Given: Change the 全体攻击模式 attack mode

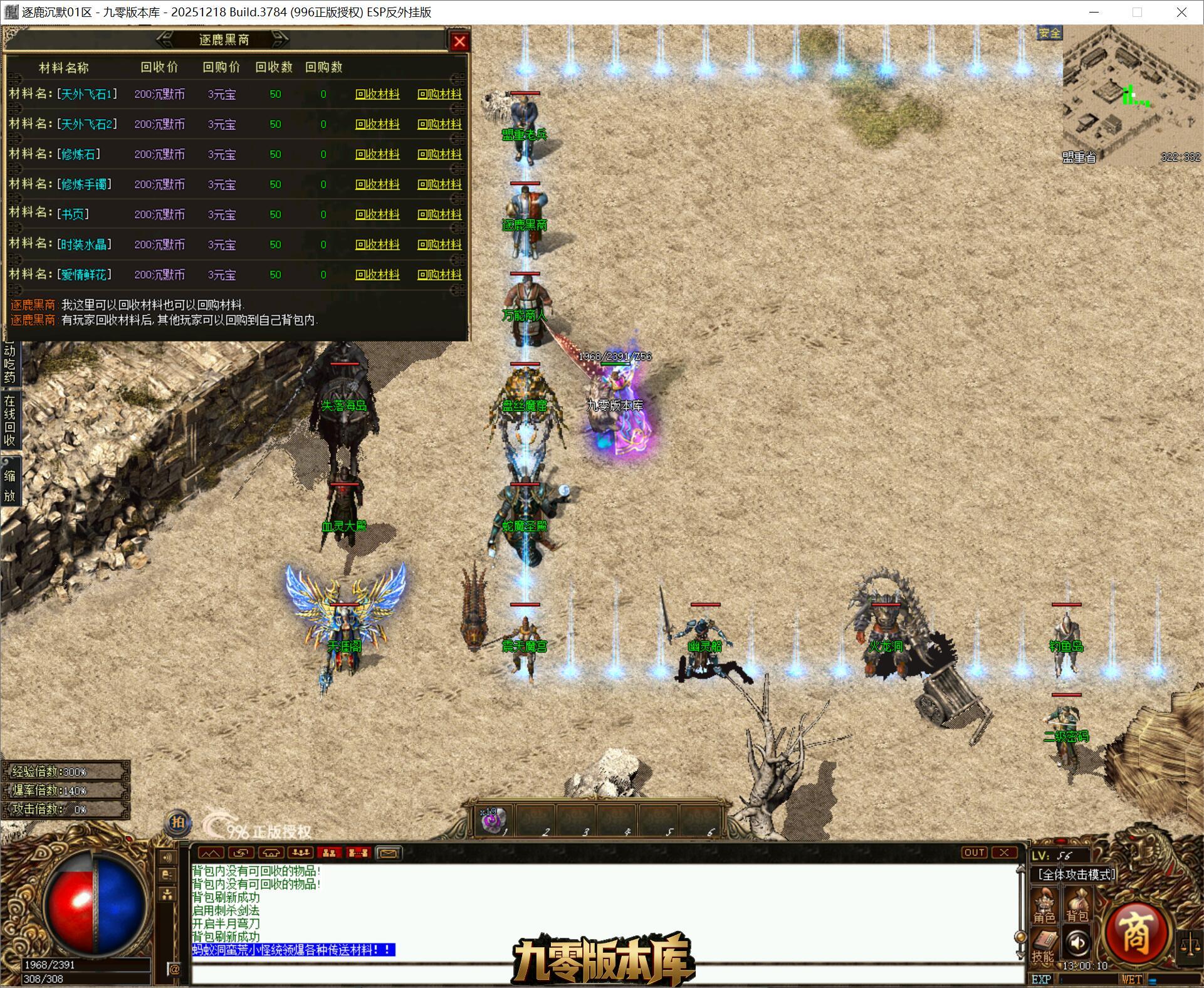Looking at the screenshot, I should pos(1076,875).
